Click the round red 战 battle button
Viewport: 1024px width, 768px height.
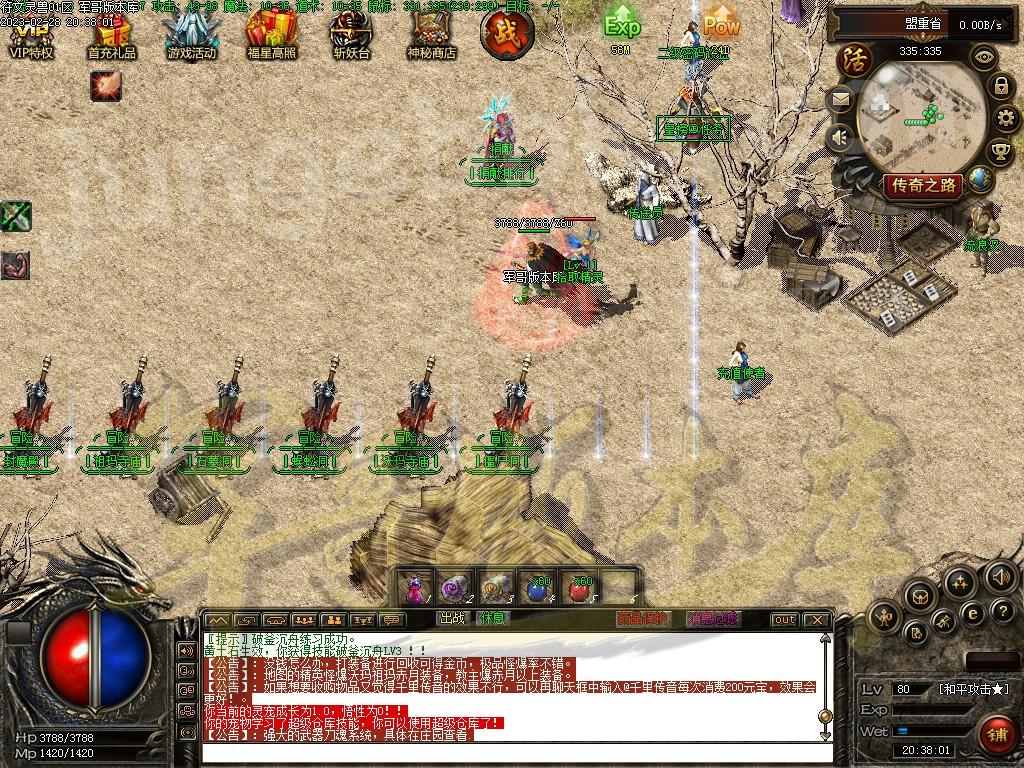point(507,31)
